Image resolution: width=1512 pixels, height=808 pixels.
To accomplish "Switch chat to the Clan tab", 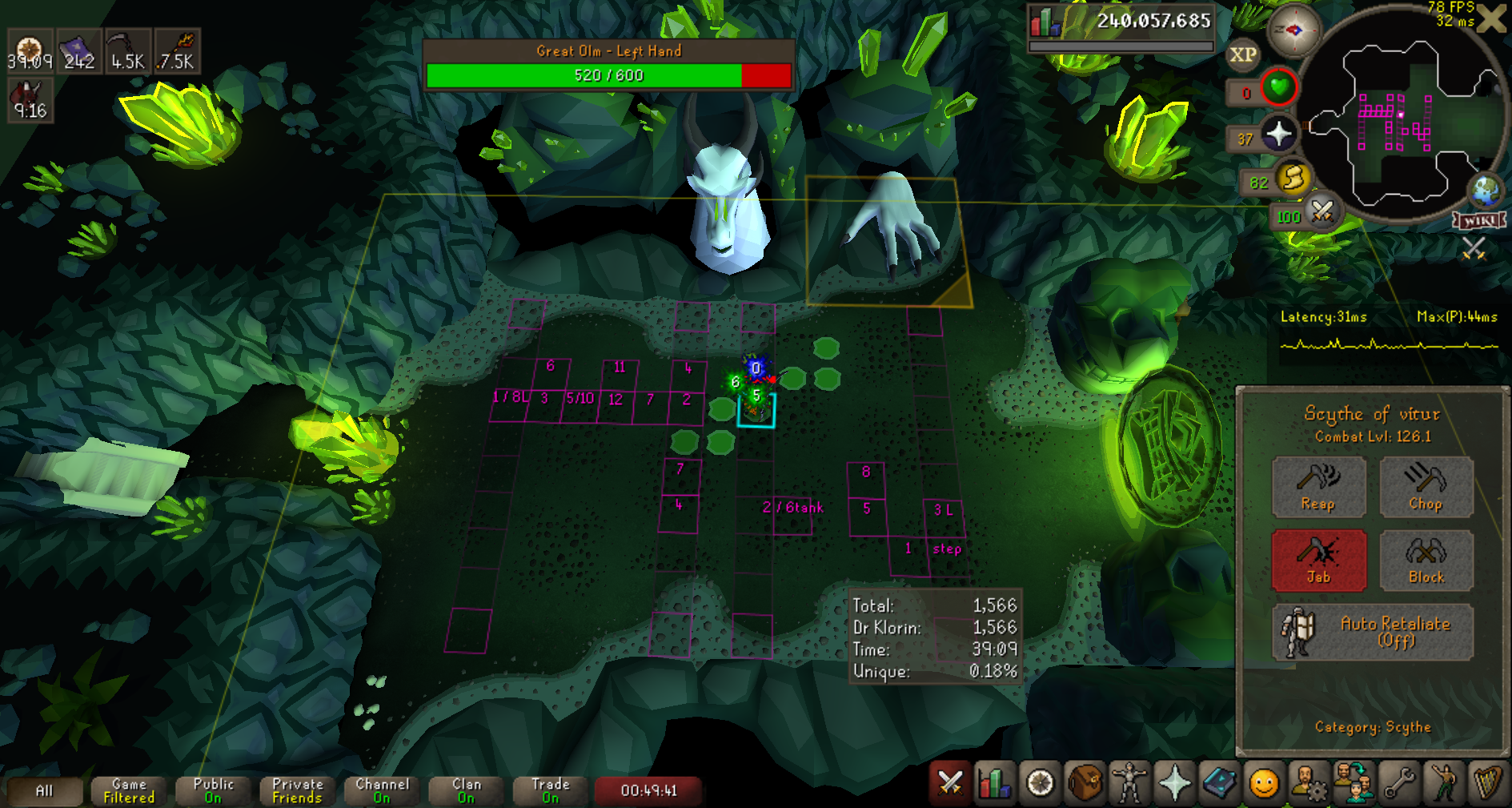I will [467, 790].
